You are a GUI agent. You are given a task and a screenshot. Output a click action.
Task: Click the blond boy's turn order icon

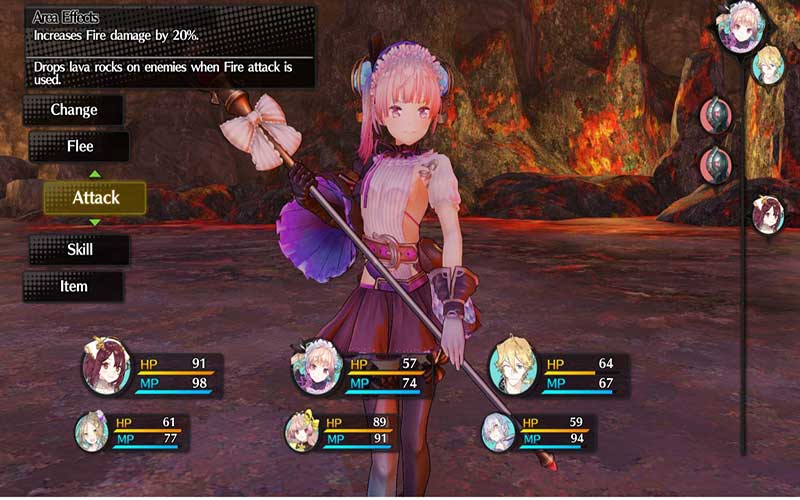pyautogui.click(x=769, y=65)
